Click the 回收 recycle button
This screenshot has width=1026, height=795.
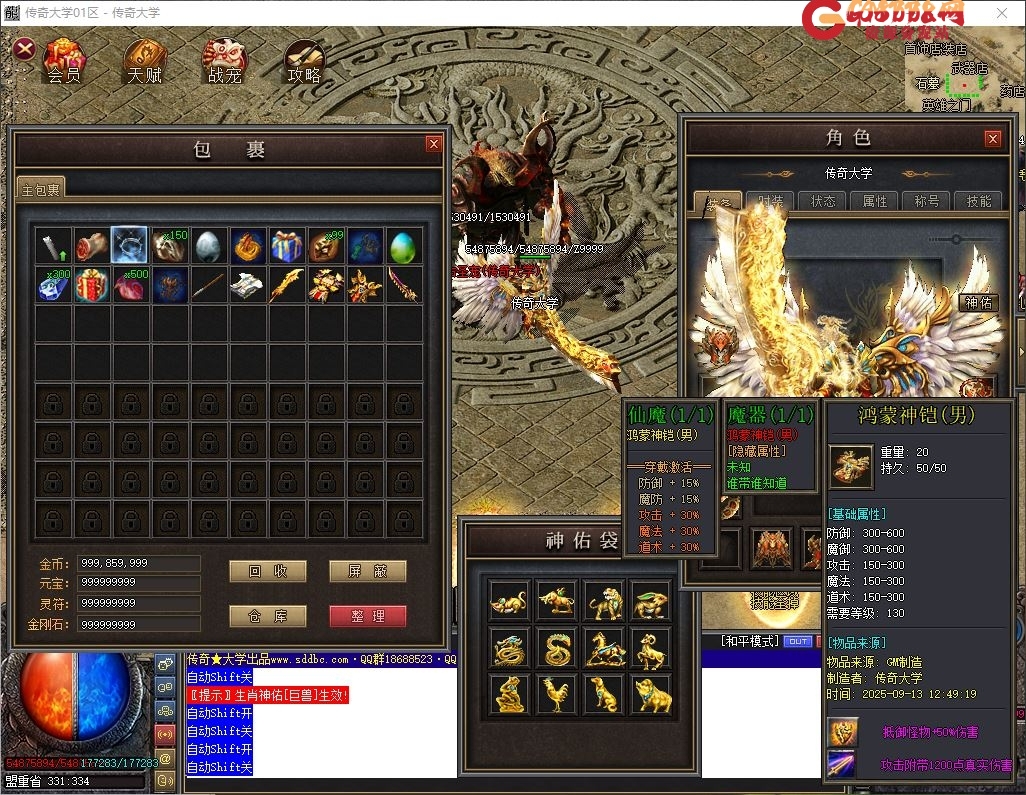tap(267, 571)
